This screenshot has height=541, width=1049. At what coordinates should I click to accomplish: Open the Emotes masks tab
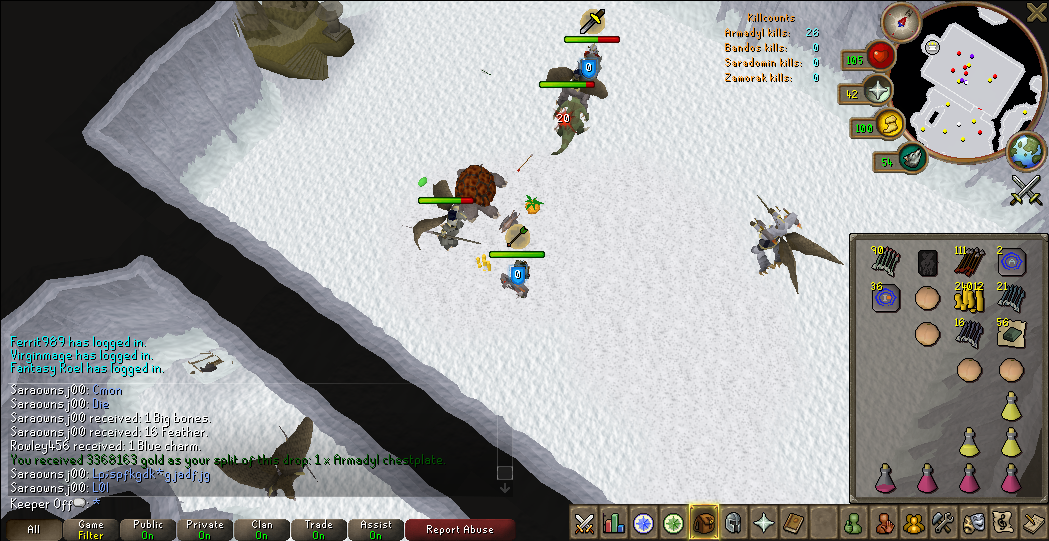[x=972, y=522]
